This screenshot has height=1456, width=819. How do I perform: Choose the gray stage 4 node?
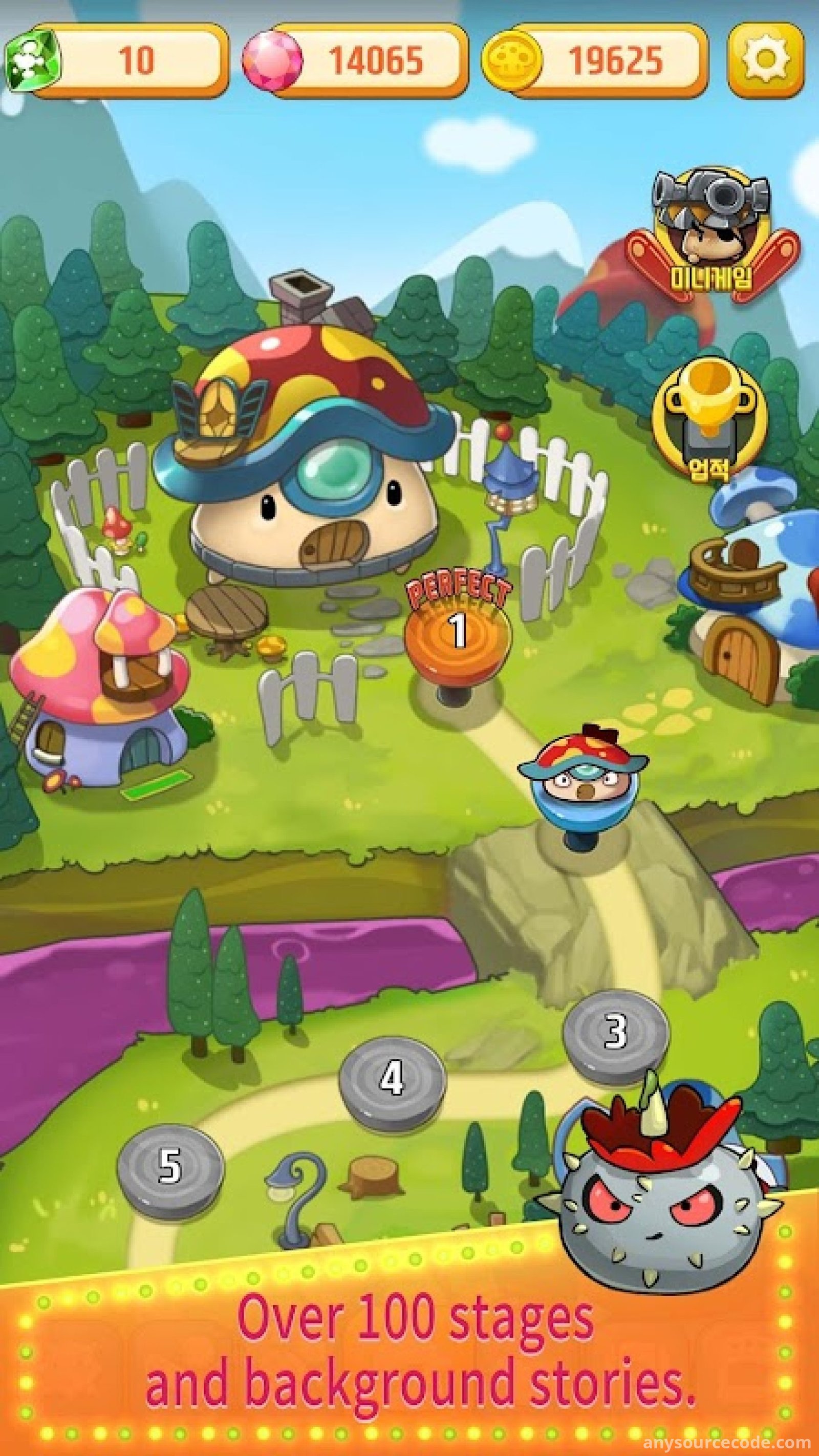coord(392,1077)
